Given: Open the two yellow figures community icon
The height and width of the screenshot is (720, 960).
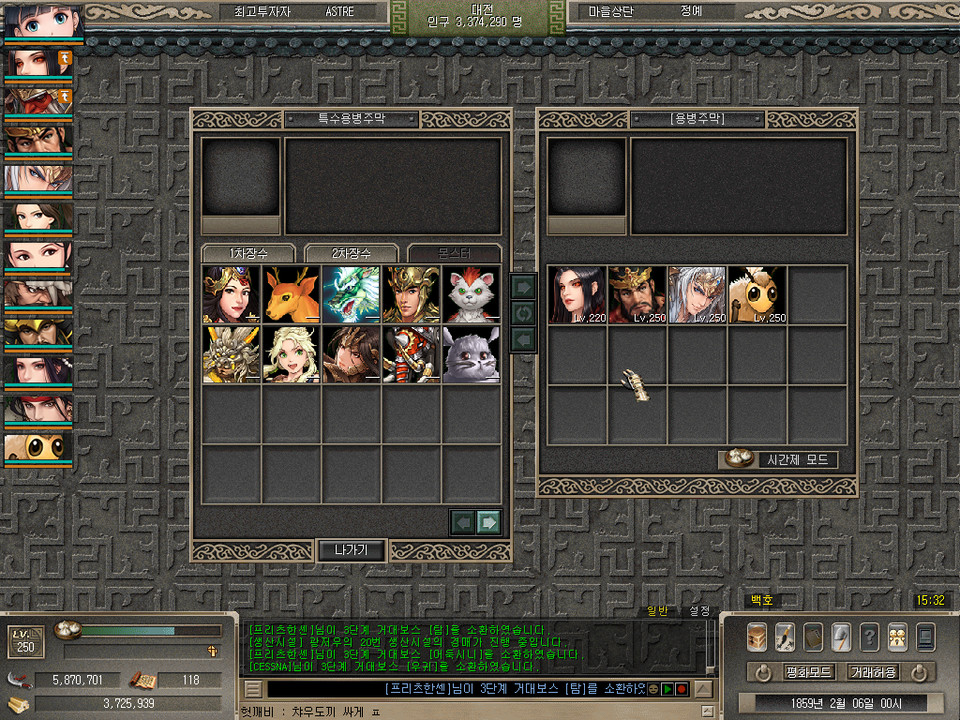Looking at the screenshot, I should [898, 636].
